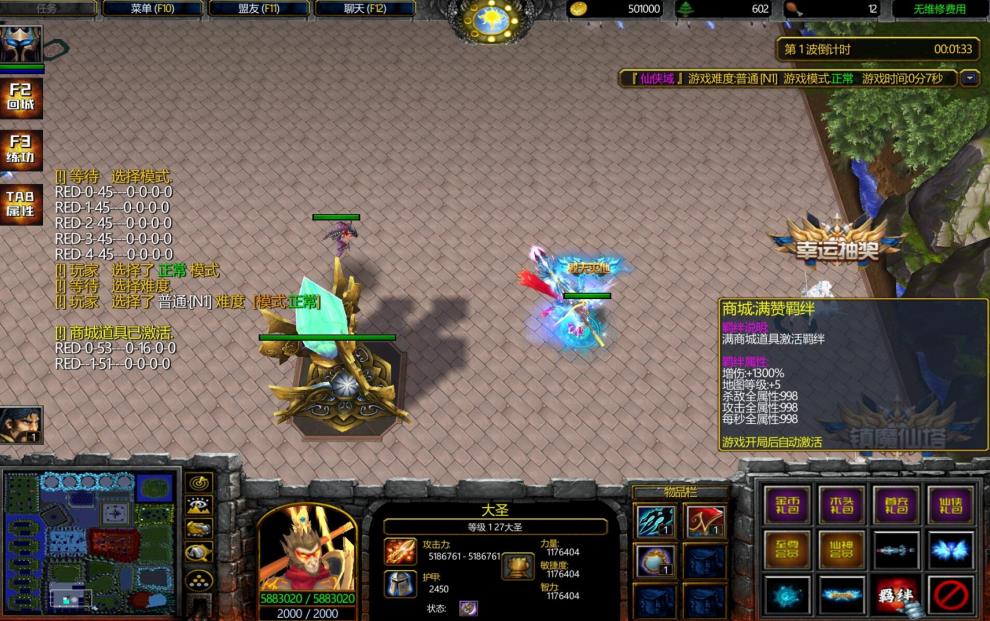The image size is (990, 621).
Task: Activate the 至尊会员 supreme member icon
Action: pos(788,549)
